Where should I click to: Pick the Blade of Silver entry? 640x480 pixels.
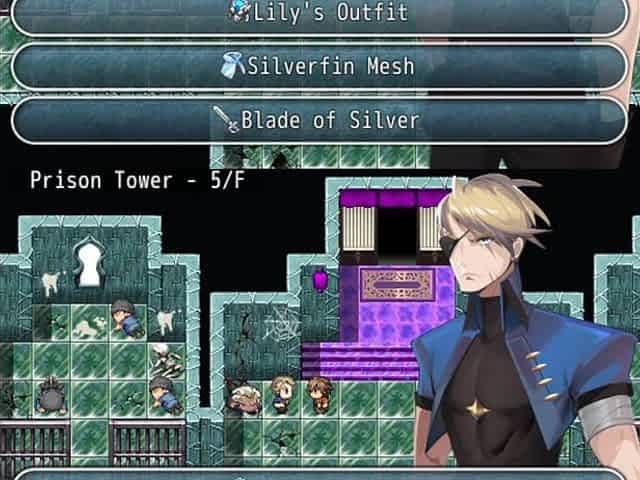tap(318, 121)
